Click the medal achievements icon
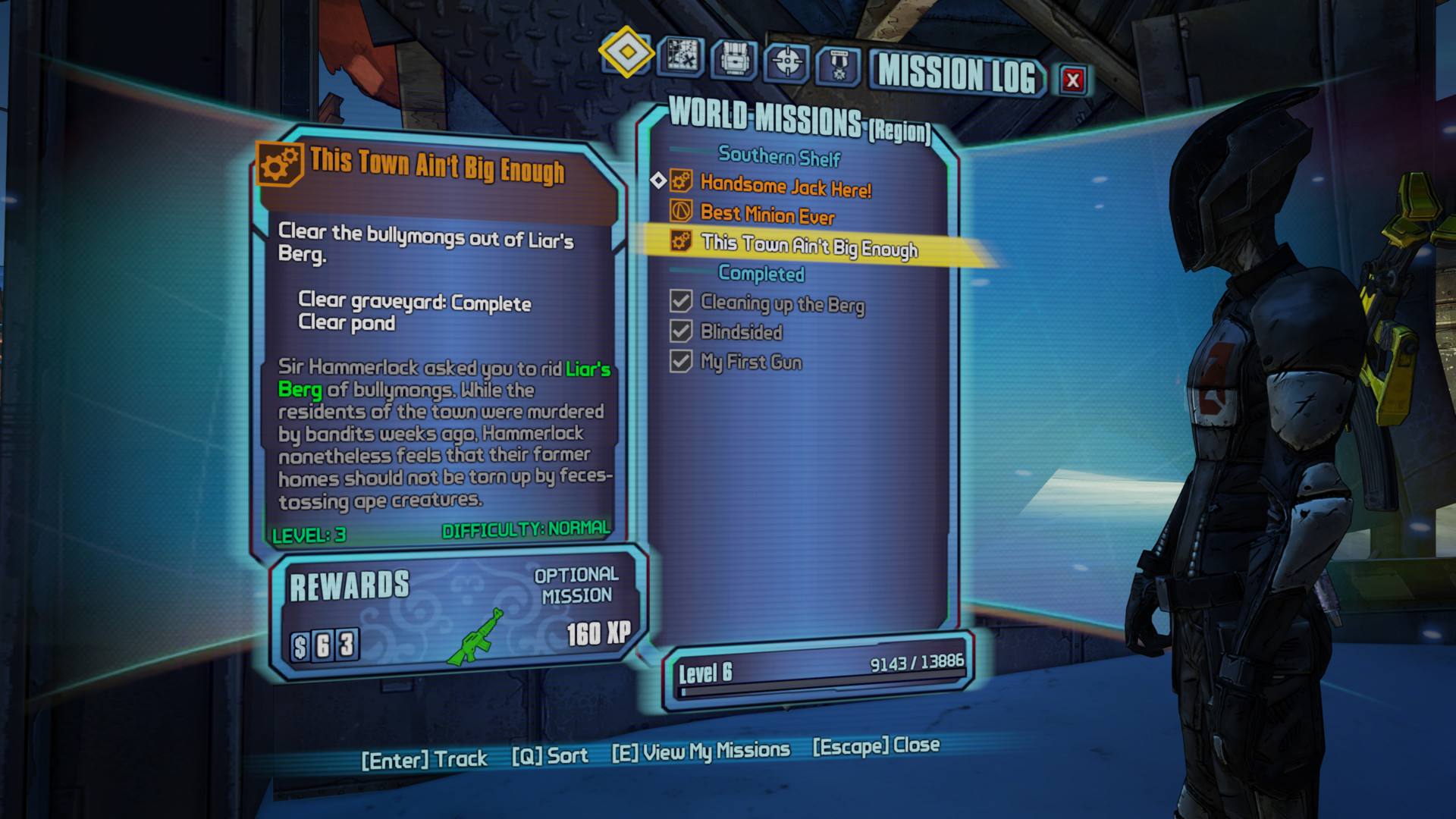1456x819 pixels. click(839, 61)
